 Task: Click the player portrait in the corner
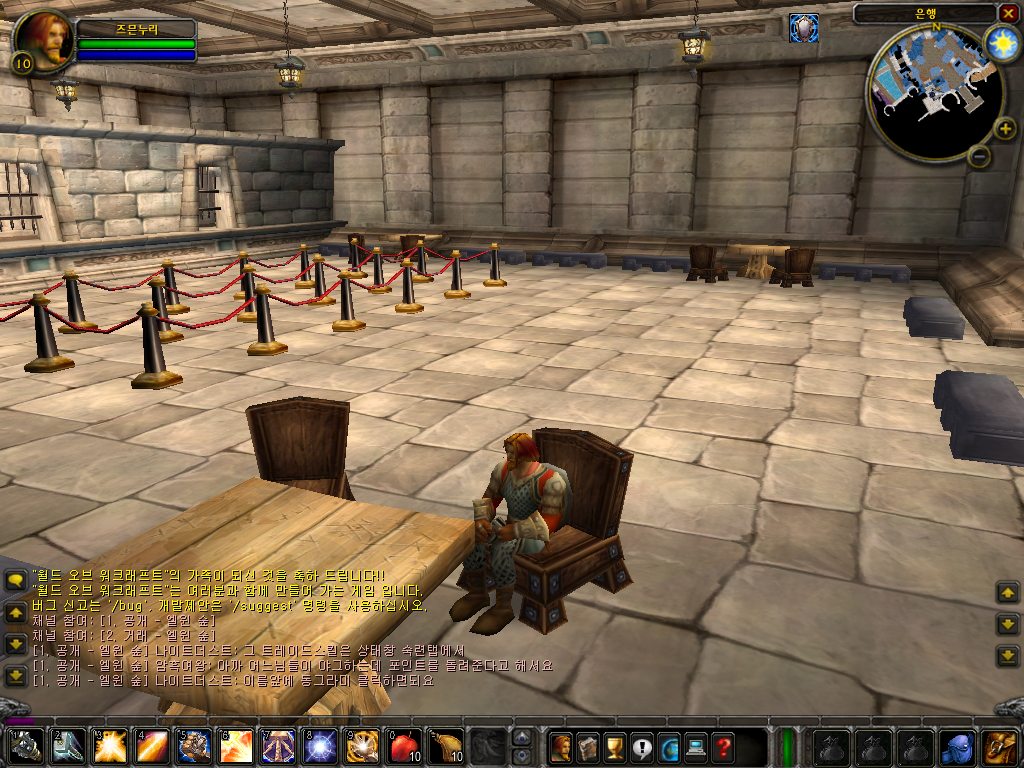point(43,40)
